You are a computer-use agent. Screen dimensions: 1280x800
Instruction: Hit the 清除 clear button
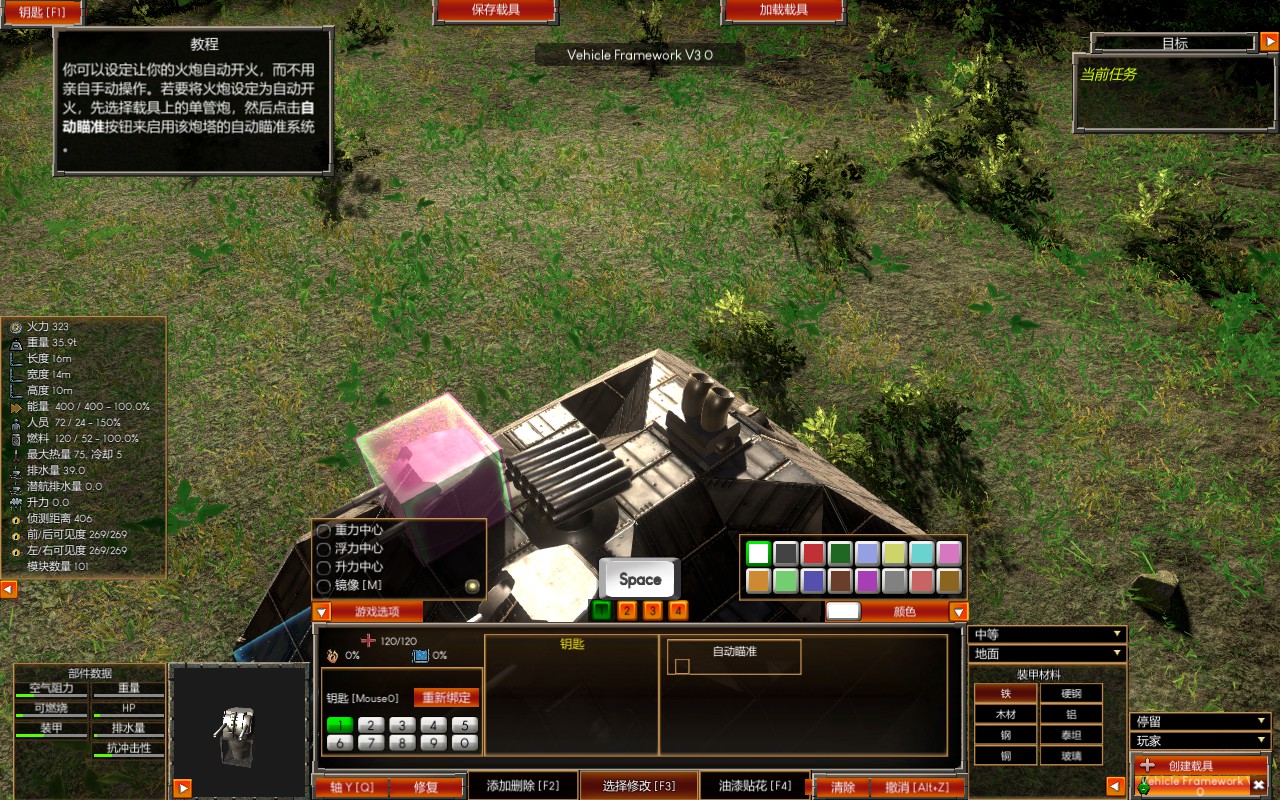843,787
